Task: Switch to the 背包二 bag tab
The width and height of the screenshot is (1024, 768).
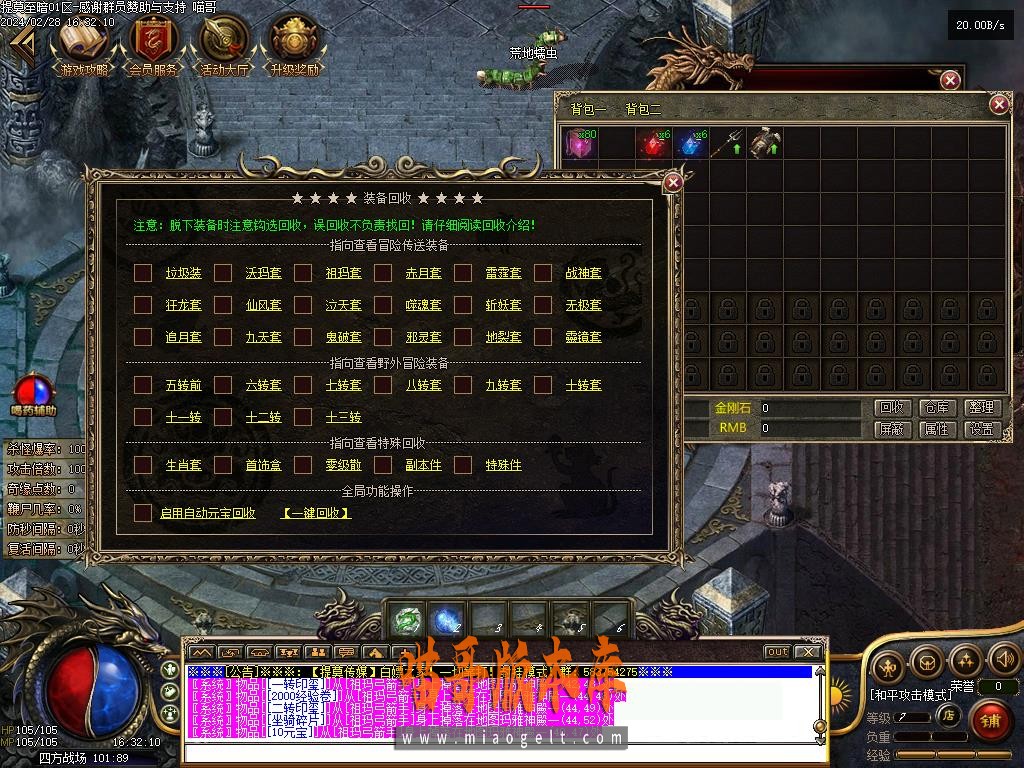Action: [643, 109]
